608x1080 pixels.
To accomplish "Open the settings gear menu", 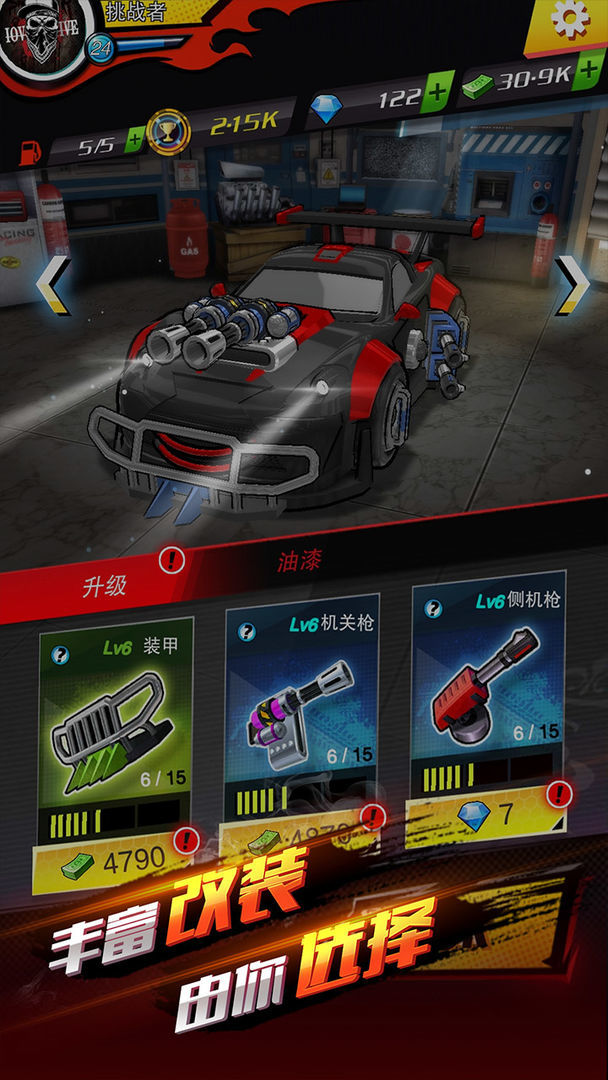I will pyautogui.click(x=569, y=22).
